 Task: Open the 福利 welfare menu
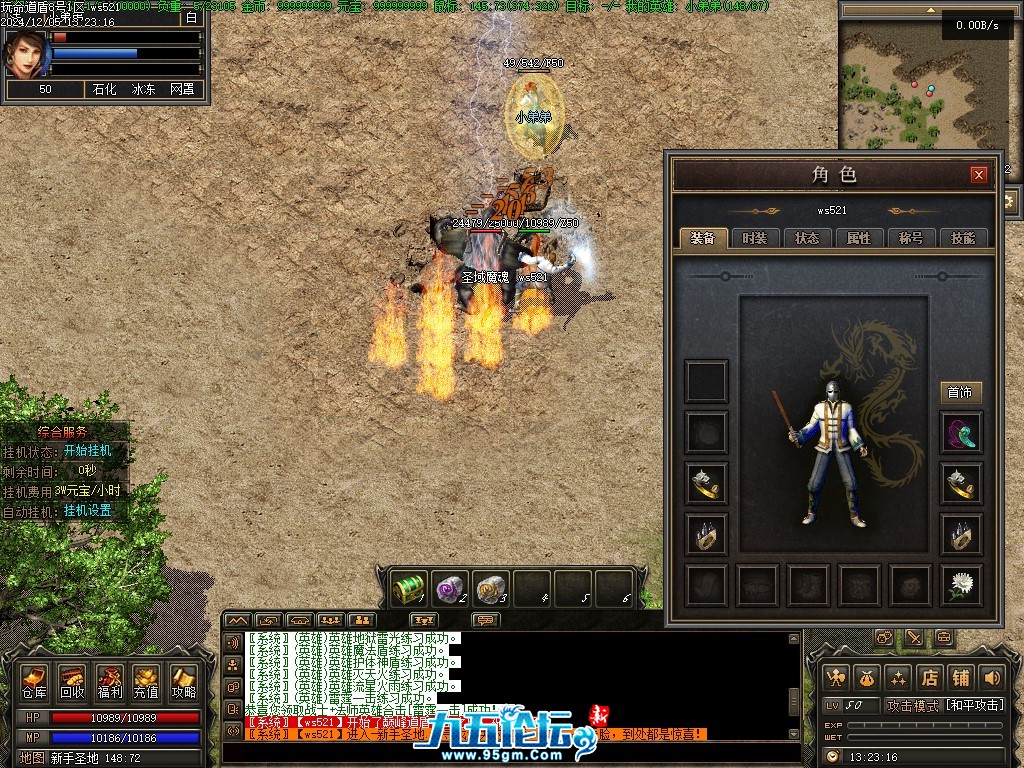(x=109, y=682)
